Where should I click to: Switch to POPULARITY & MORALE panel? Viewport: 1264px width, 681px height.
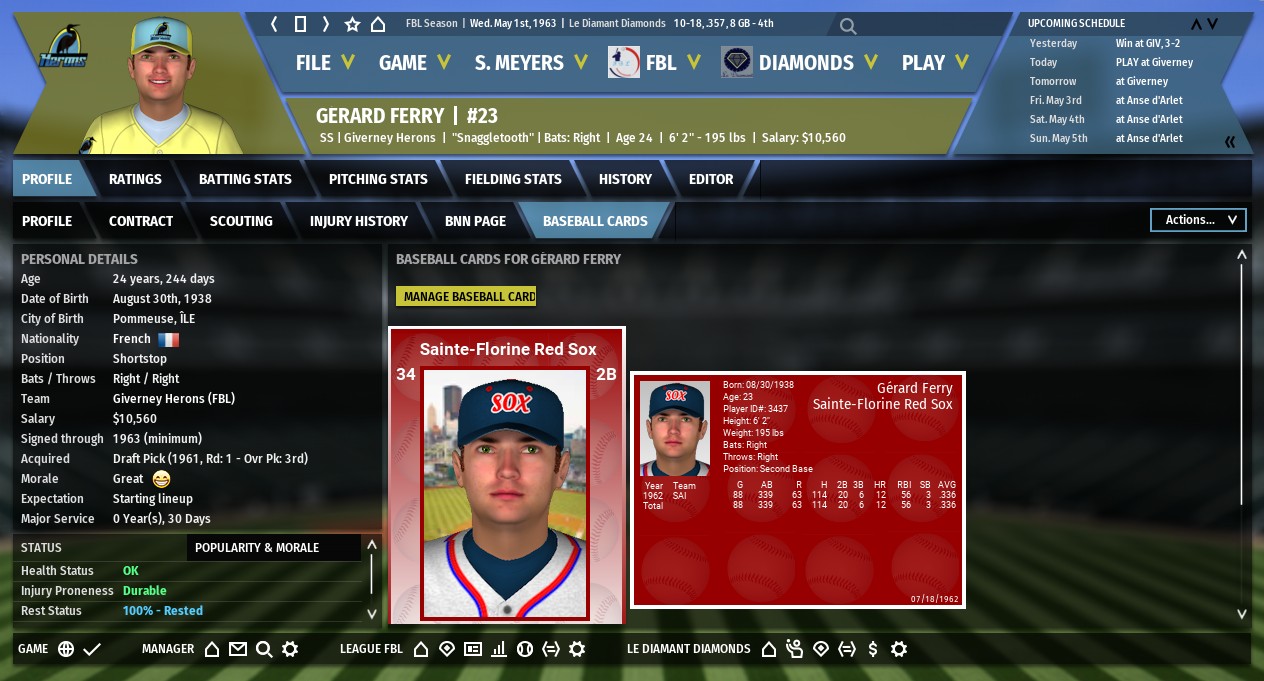[257, 548]
